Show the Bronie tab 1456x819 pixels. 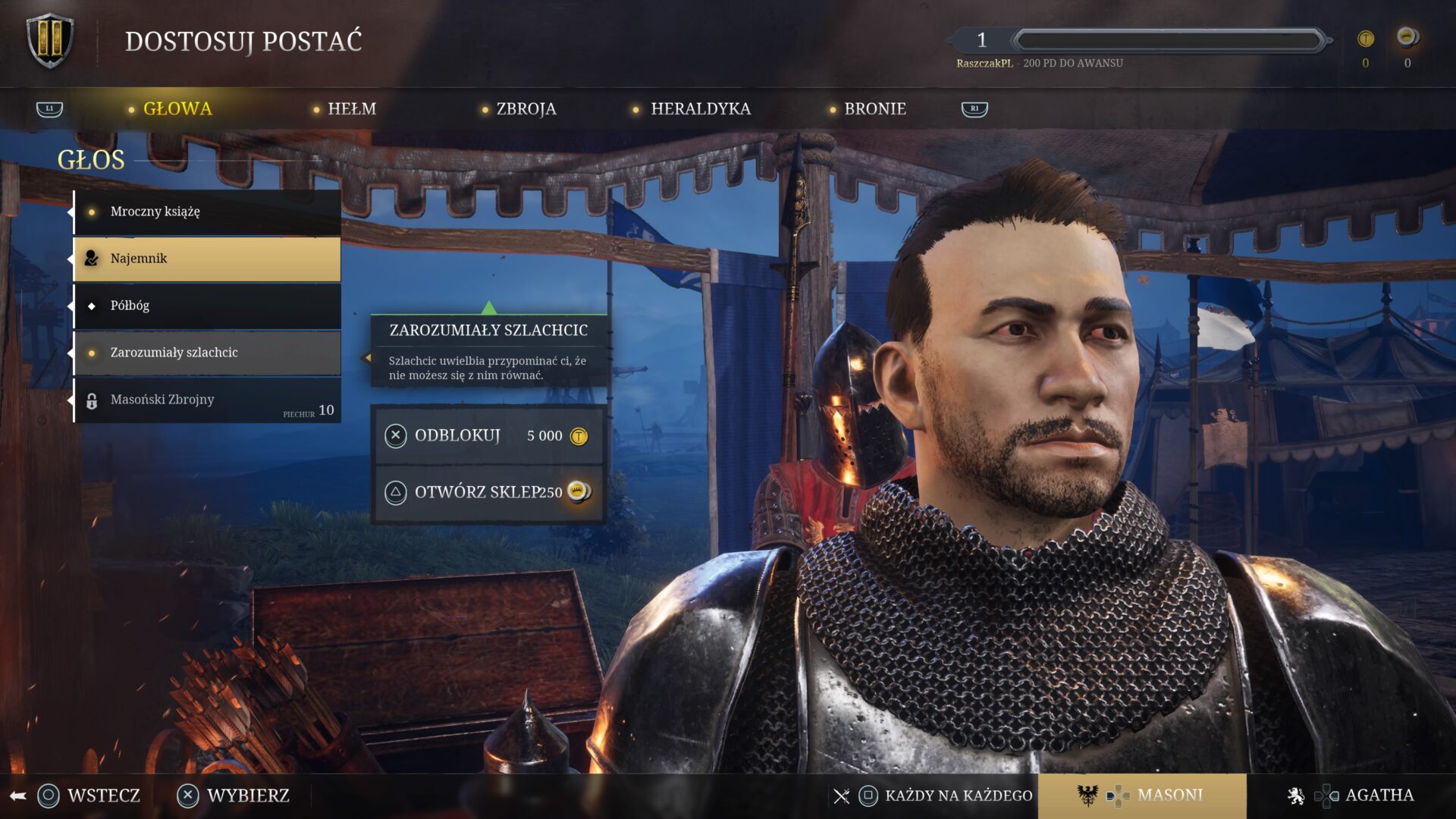[874, 109]
